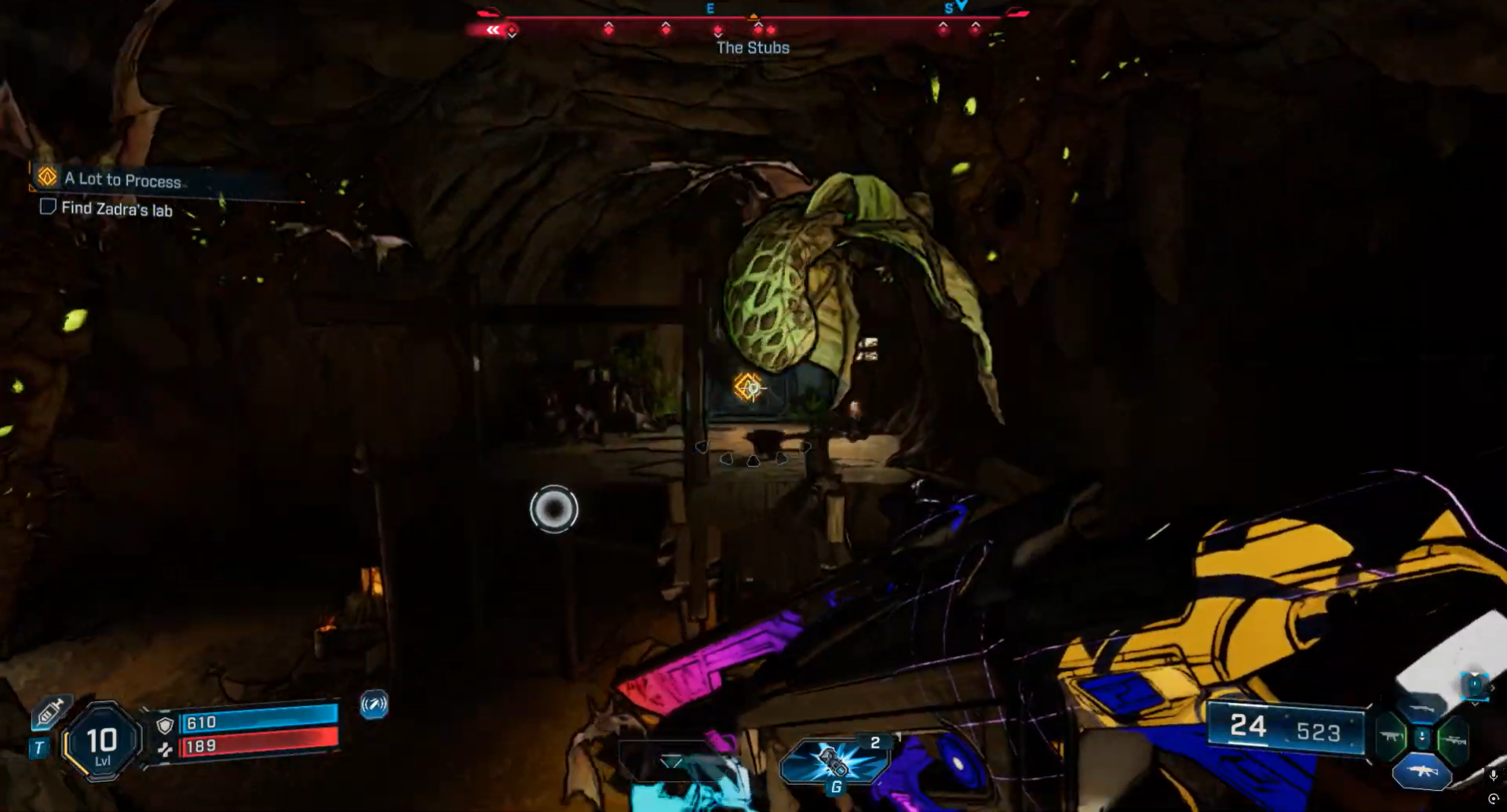Screen dimensions: 1507x812
Task: Switch to the left weapon slot SMG
Action: click(1390, 737)
